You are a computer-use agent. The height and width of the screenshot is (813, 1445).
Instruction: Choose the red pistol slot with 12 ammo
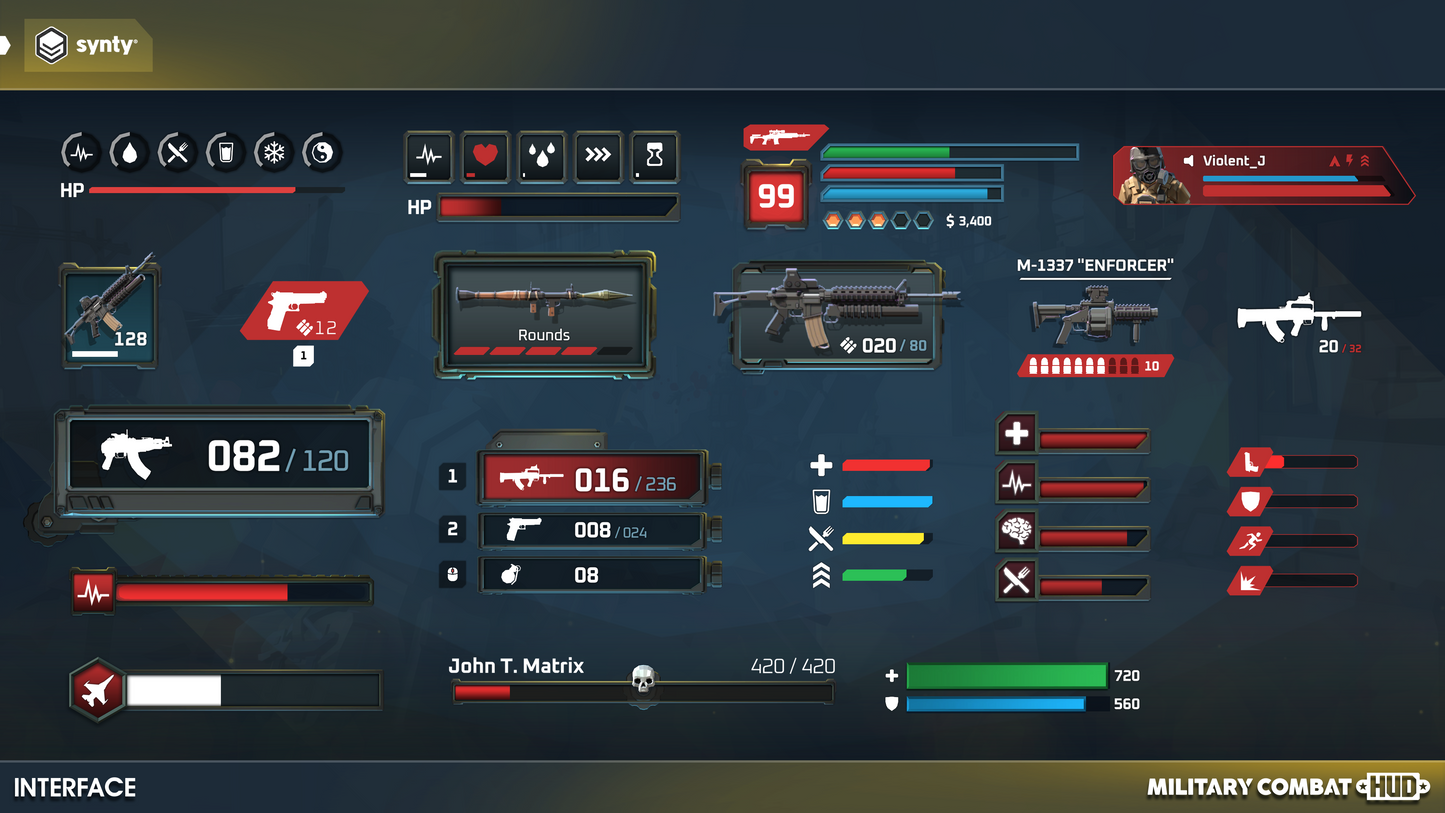tap(304, 311)
